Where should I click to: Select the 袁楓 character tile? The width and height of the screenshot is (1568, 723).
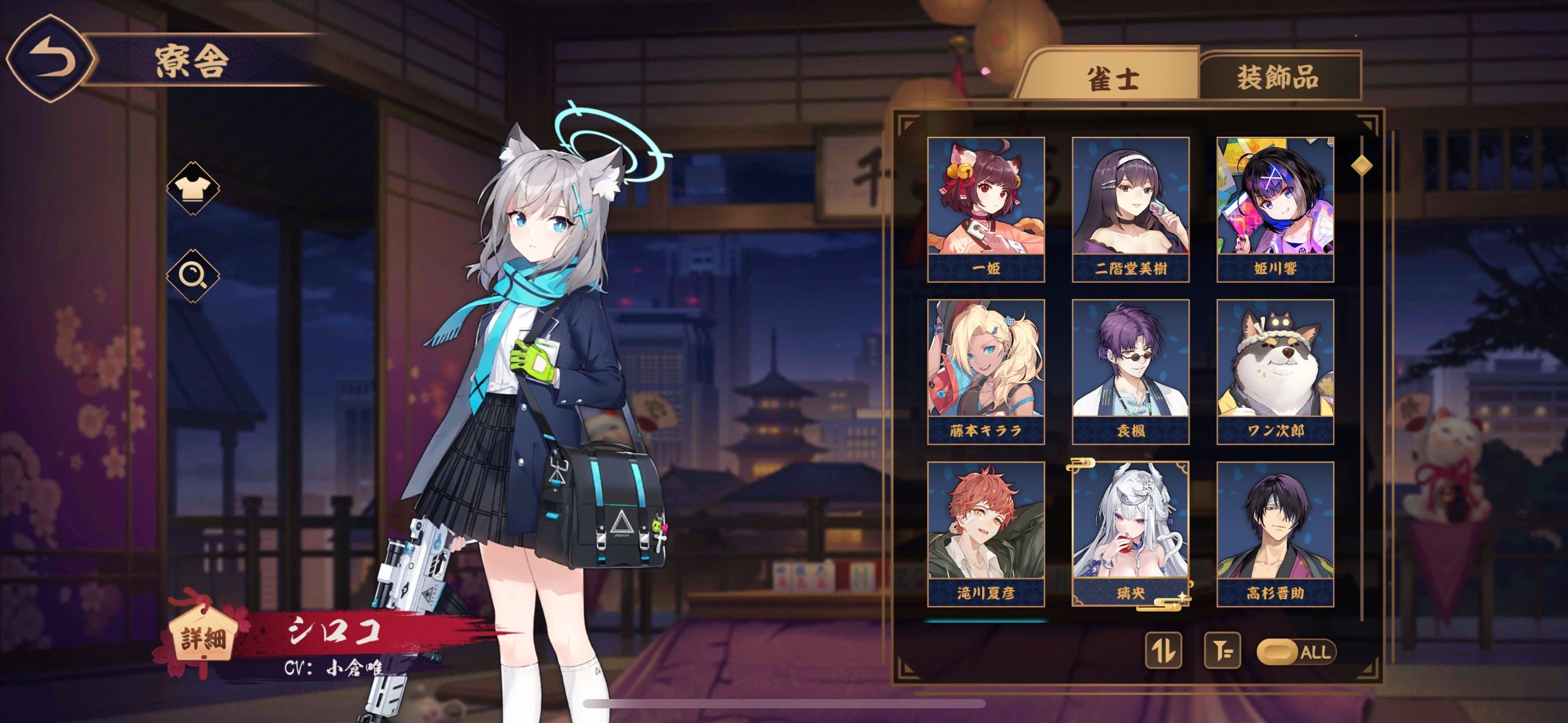[x=1131, y=372]
